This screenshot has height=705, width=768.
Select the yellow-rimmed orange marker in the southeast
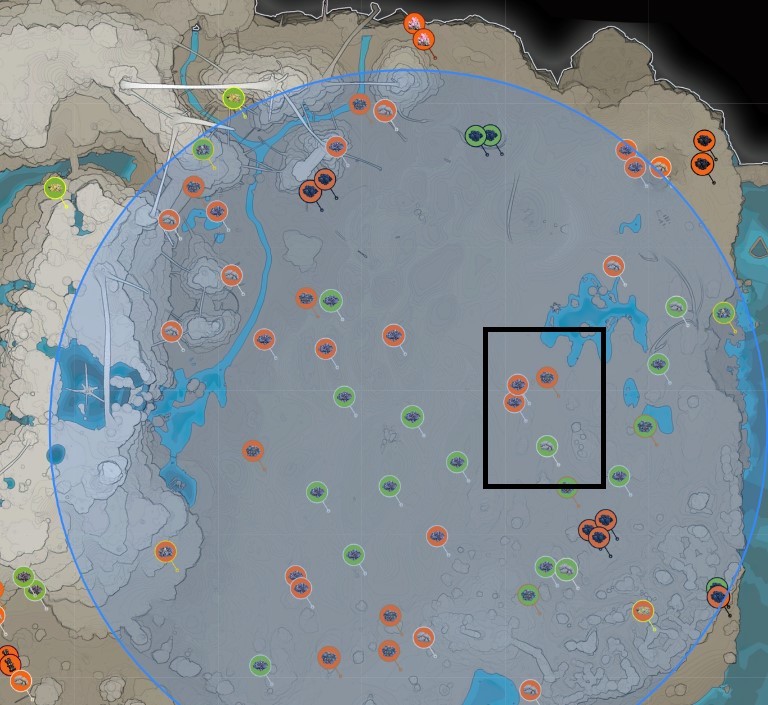(643, 611)
